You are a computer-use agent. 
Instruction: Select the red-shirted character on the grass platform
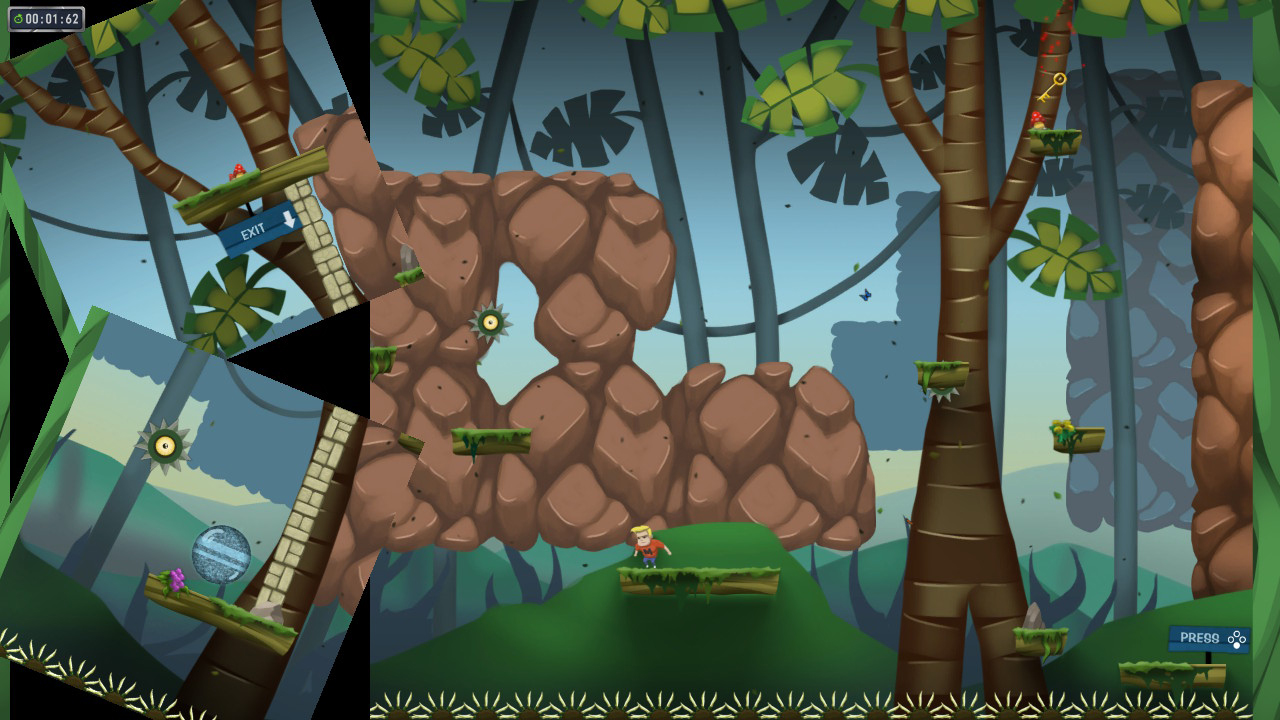(x=649, y=548)
